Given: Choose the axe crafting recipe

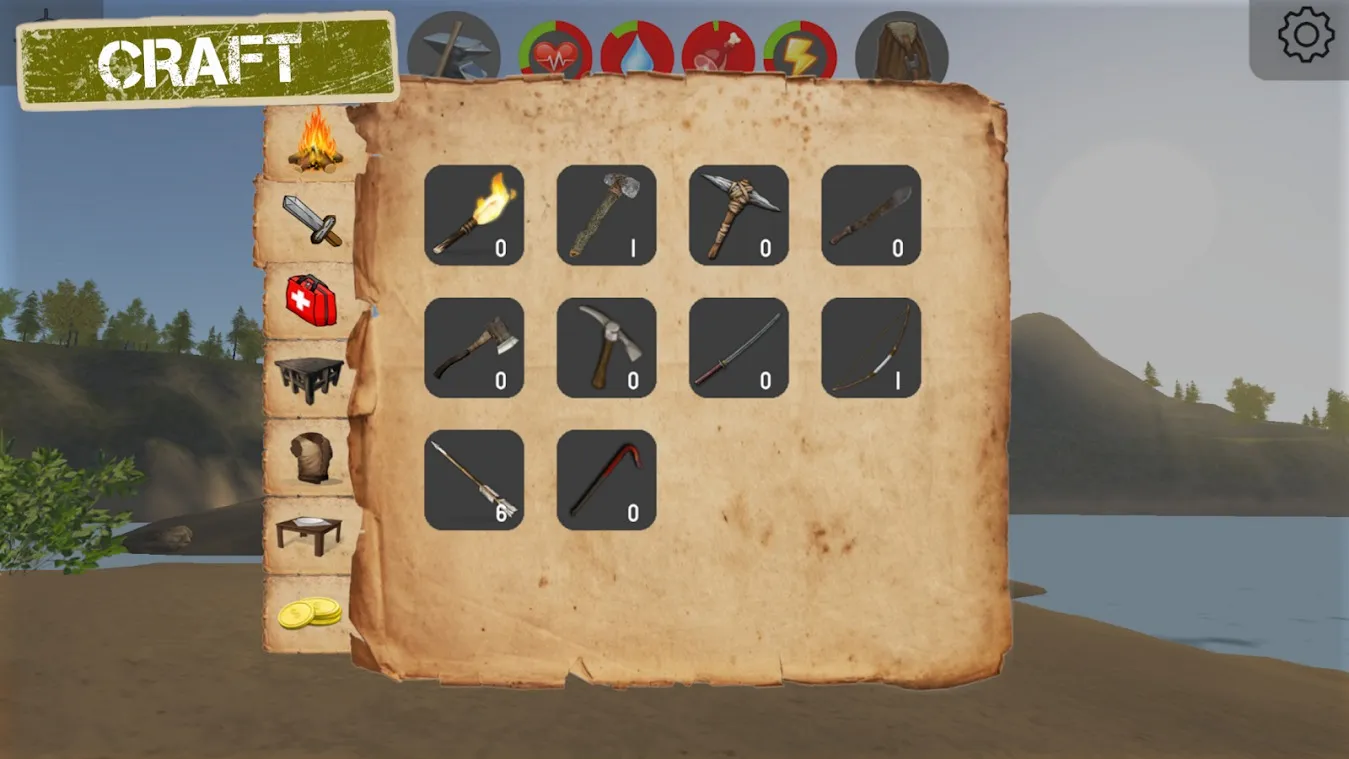Looking at the screenshot, I should click(x=474, y=347).
